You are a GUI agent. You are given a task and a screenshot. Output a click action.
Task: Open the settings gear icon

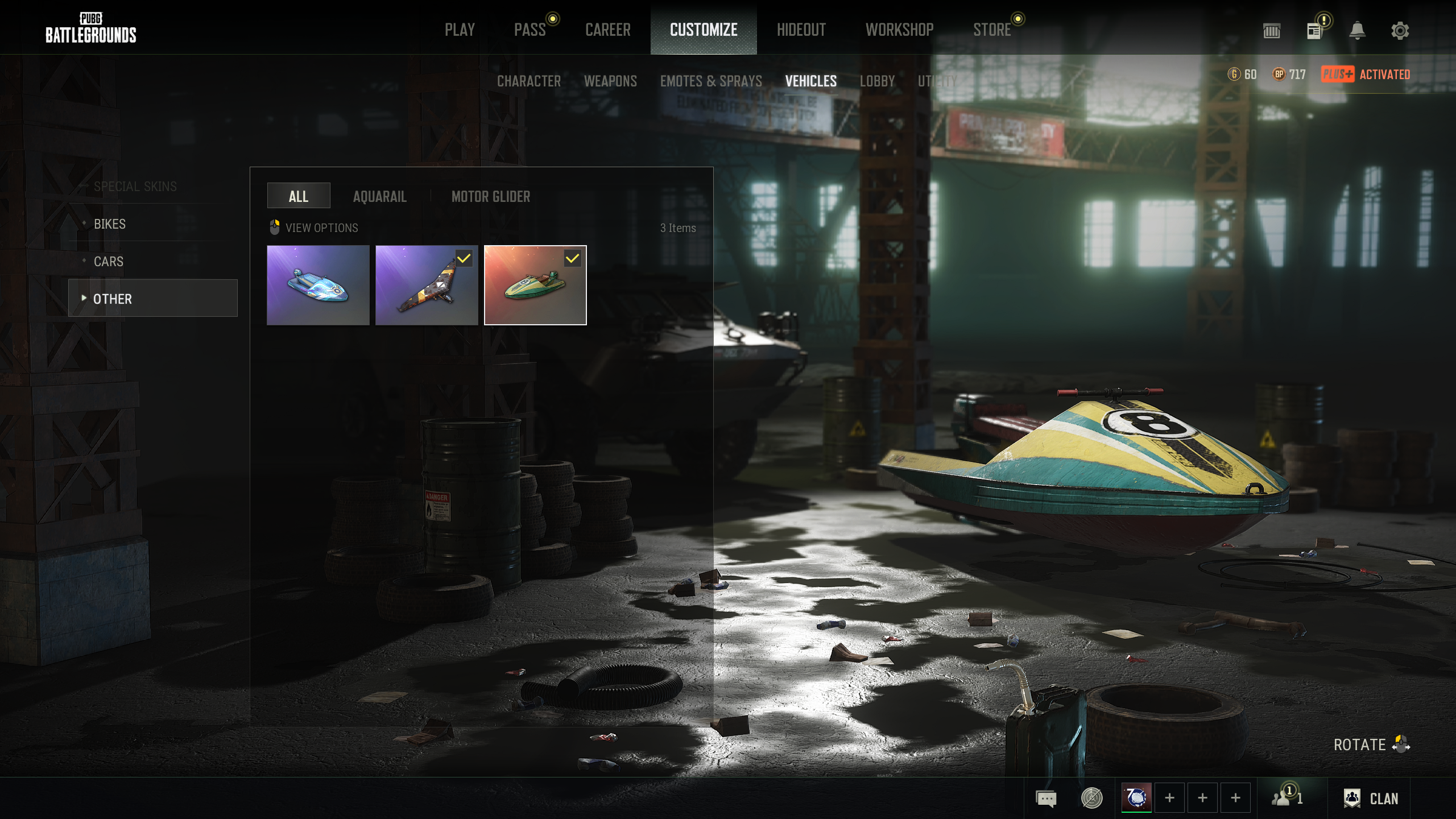pos(1400,31)
